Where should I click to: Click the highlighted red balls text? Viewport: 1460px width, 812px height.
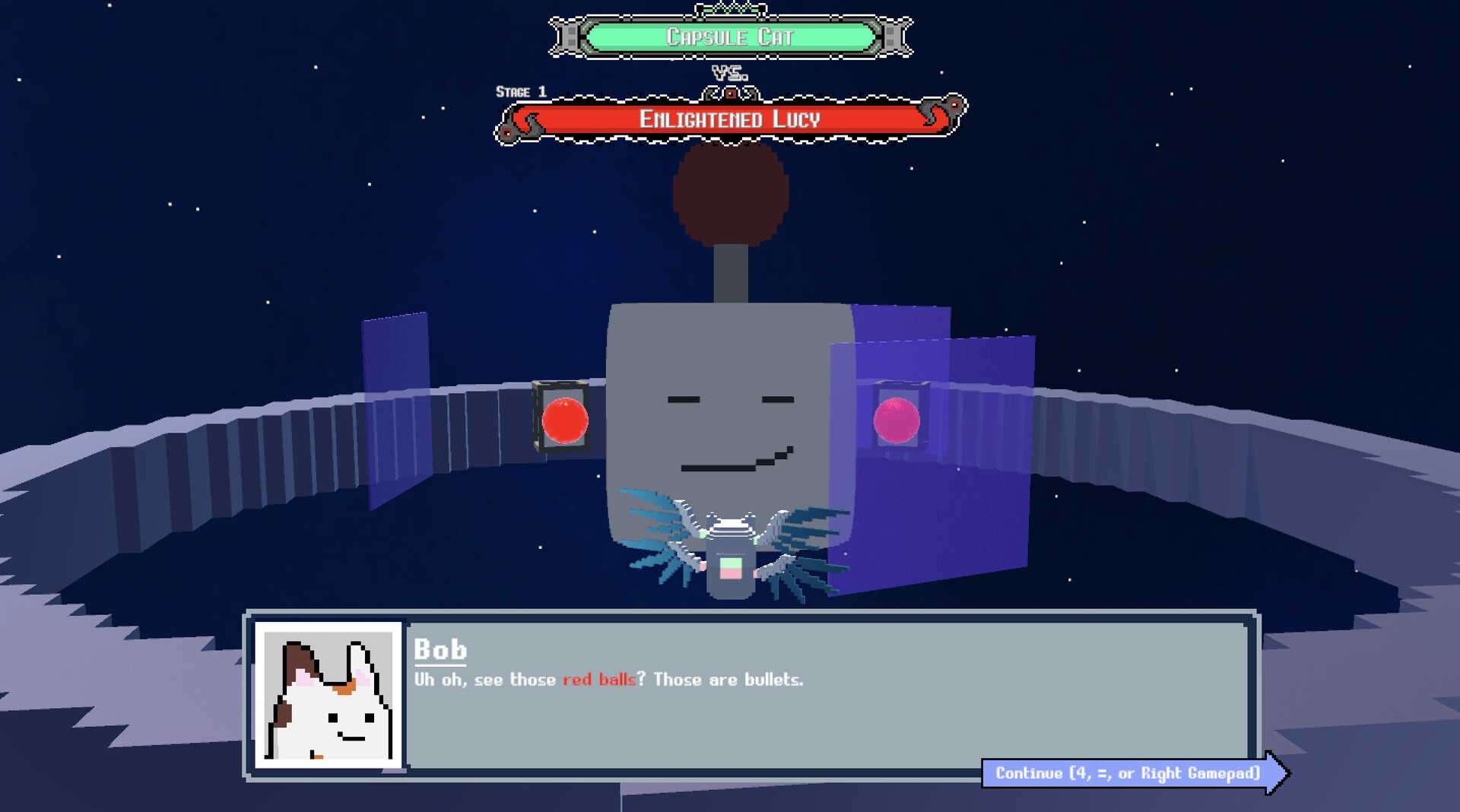(599, 680)
